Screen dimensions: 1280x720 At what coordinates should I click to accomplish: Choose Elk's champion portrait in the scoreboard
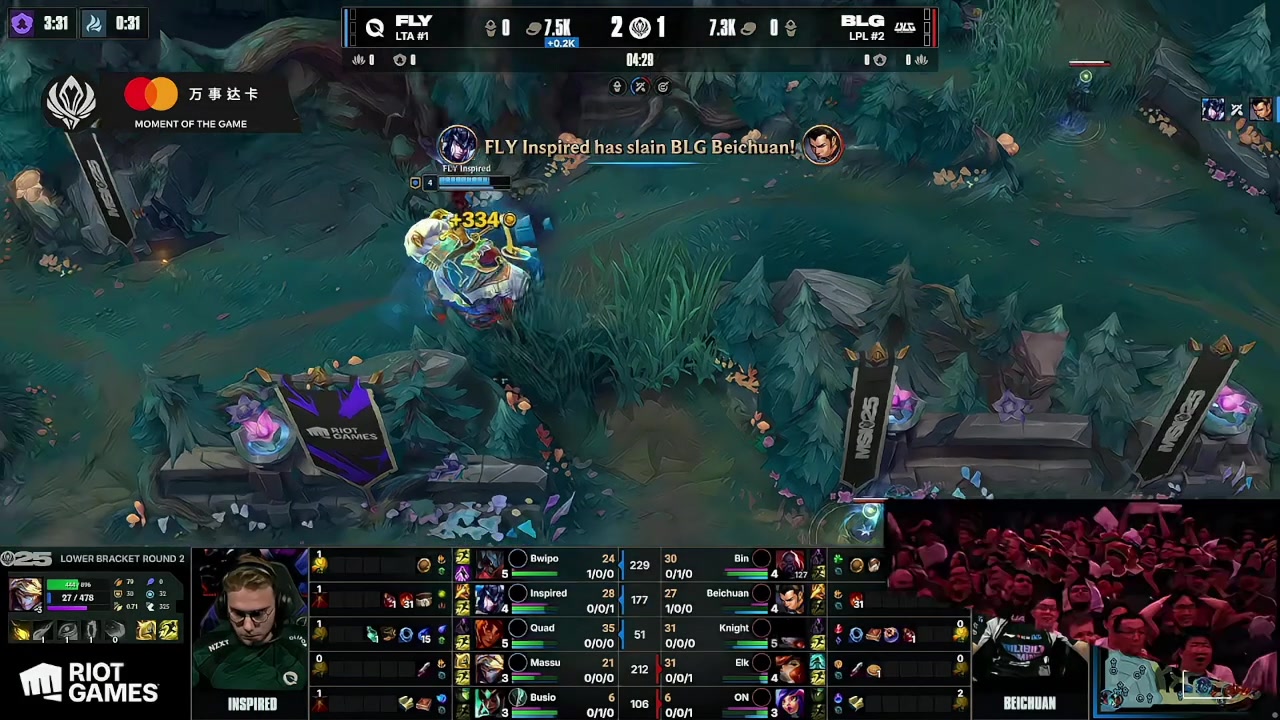click(790, 669)
